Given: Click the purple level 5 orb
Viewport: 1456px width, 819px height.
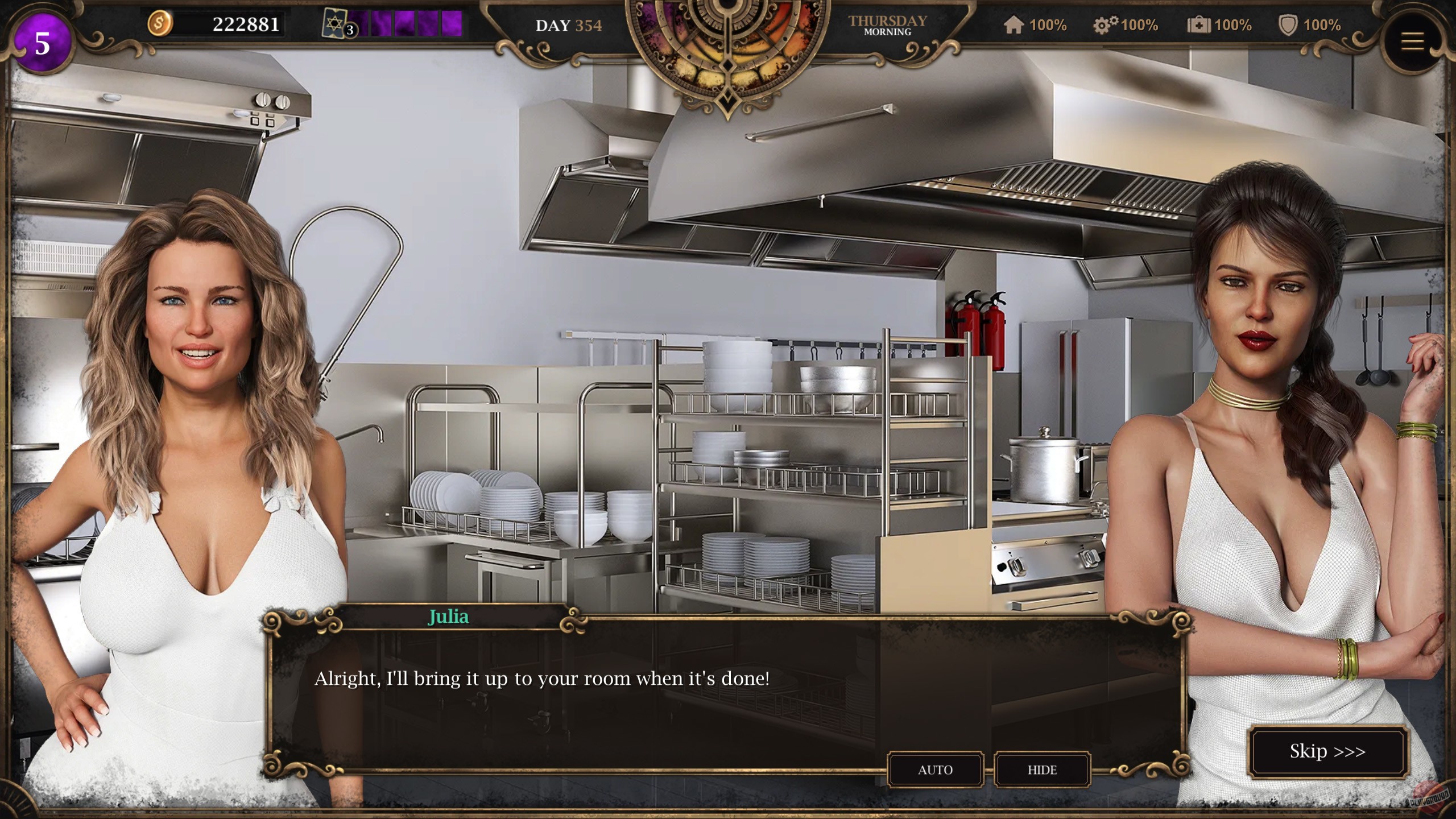Looking at the screenshot, I should (x=42, y=44).
